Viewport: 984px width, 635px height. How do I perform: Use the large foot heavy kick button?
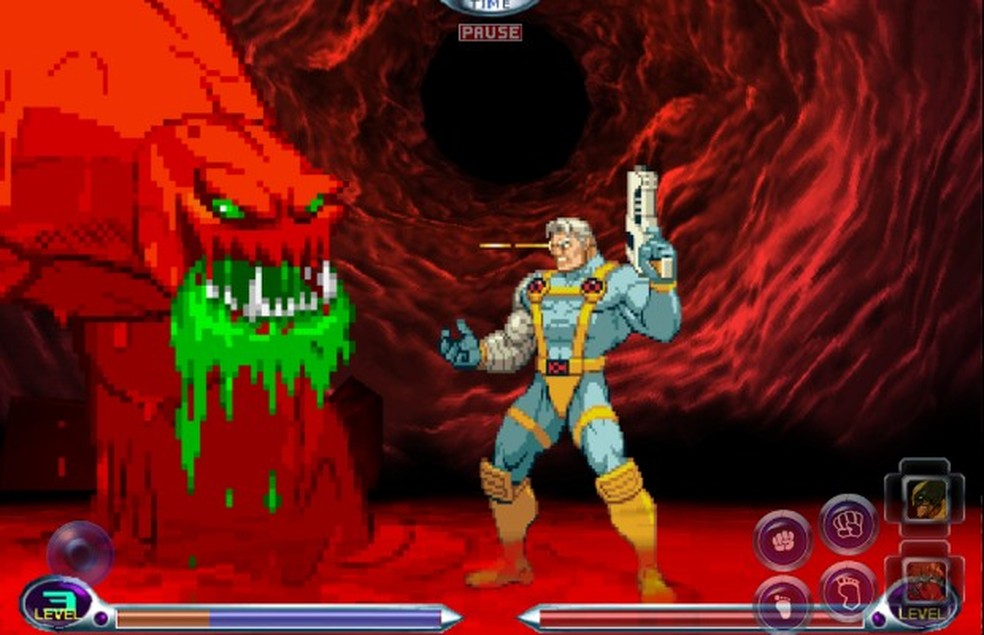pos(848,590)
